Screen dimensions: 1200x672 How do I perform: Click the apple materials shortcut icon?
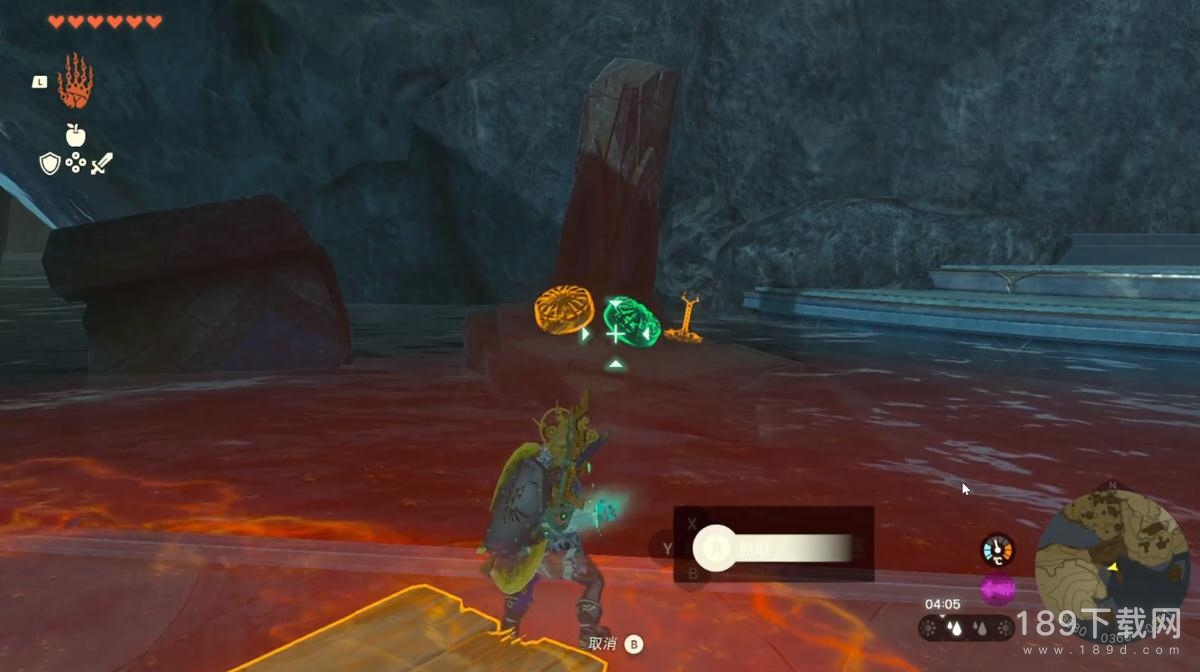pos(75,134)
